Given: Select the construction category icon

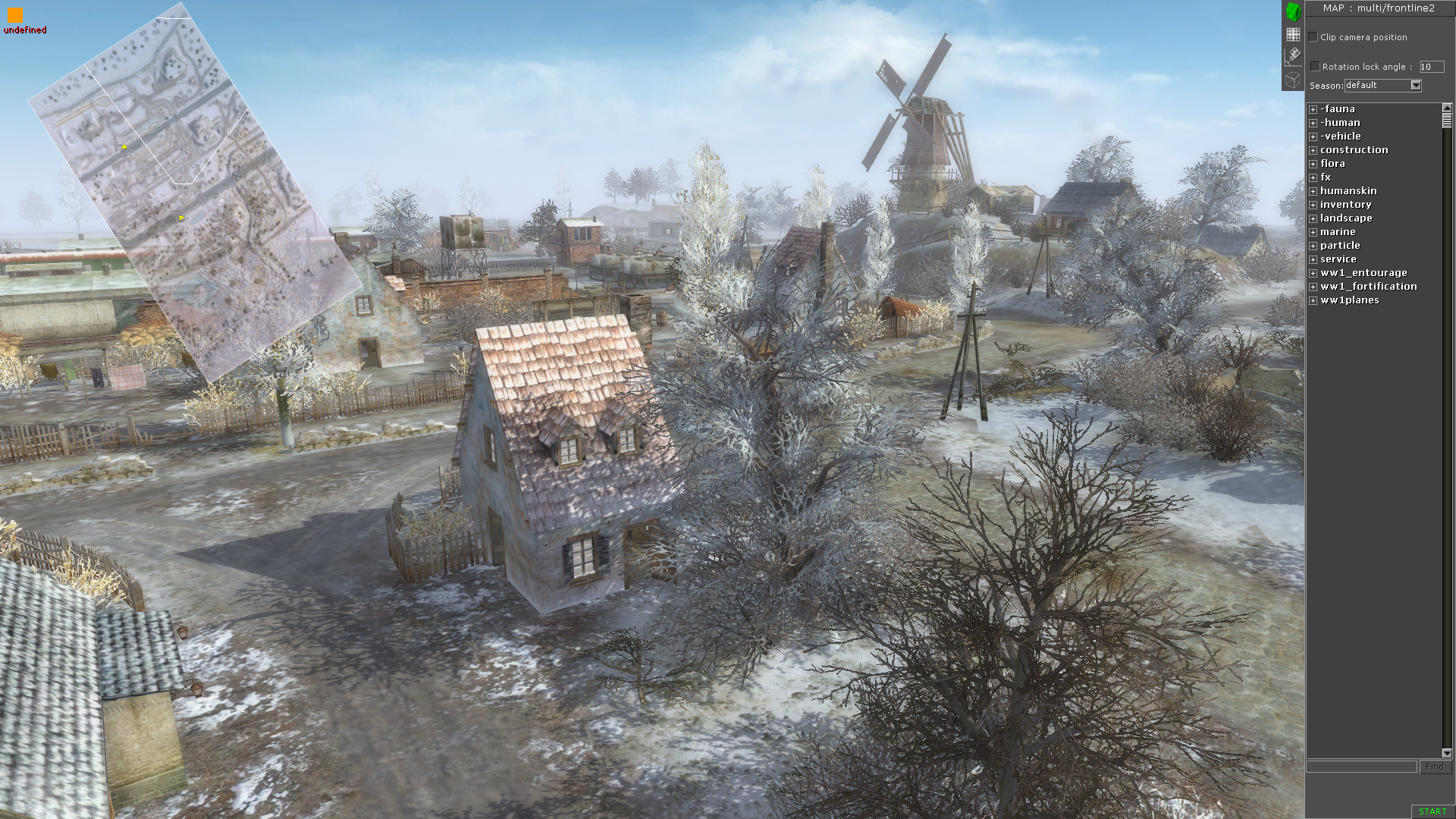Looking at the screenshot, I should coord(1354,149).
